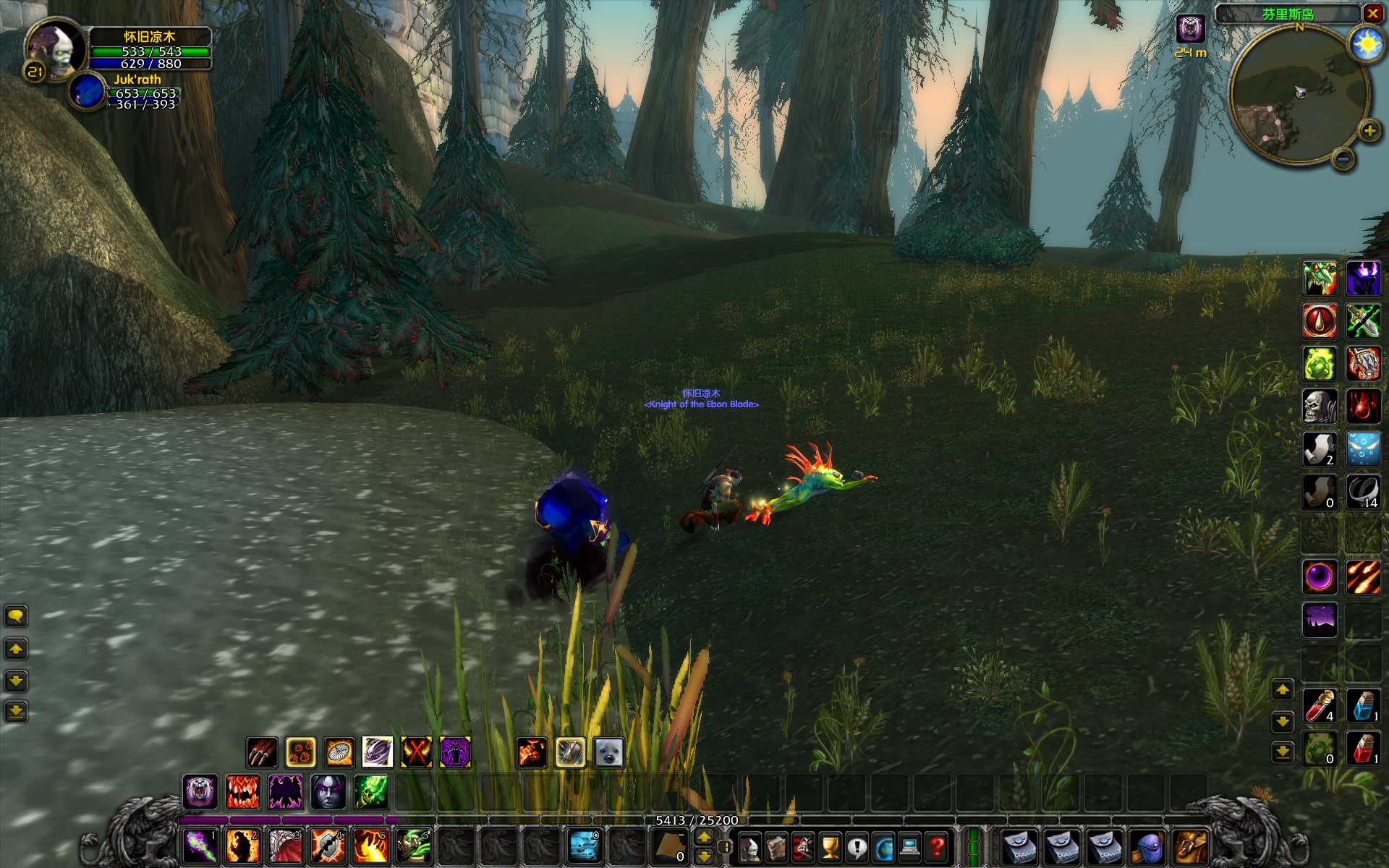Cast the green-purple bolt spell in slot 1
The width and height of the screenshot is (1389, 868).
point(200,846)
